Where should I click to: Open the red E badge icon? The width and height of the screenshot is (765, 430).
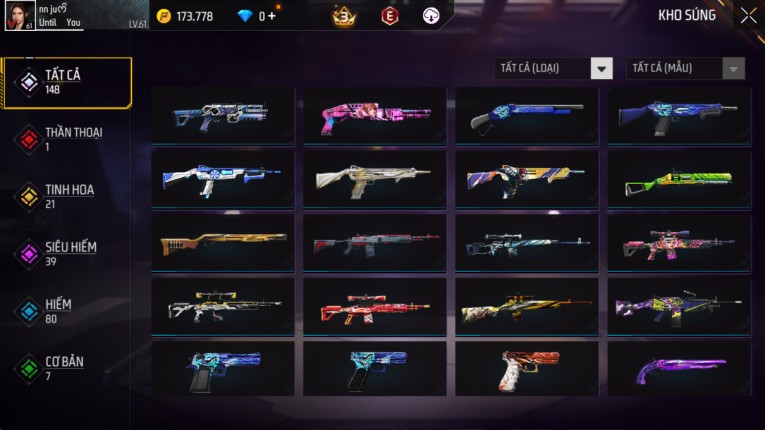[390, 16]
